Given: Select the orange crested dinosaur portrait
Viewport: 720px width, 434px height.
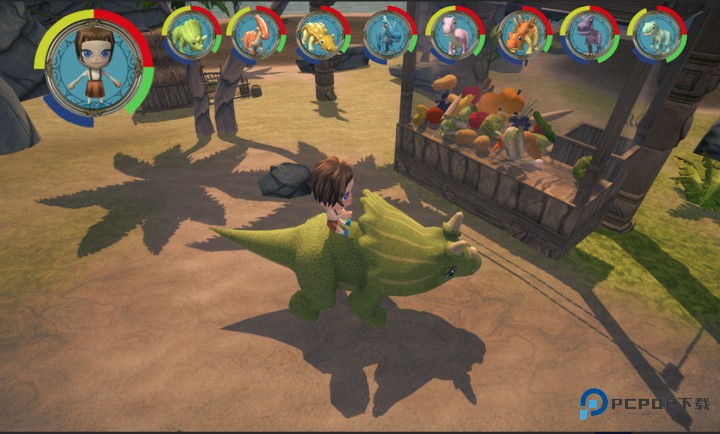Looking at the screenshot, I should pyautogui.click(x=256, y=34).
